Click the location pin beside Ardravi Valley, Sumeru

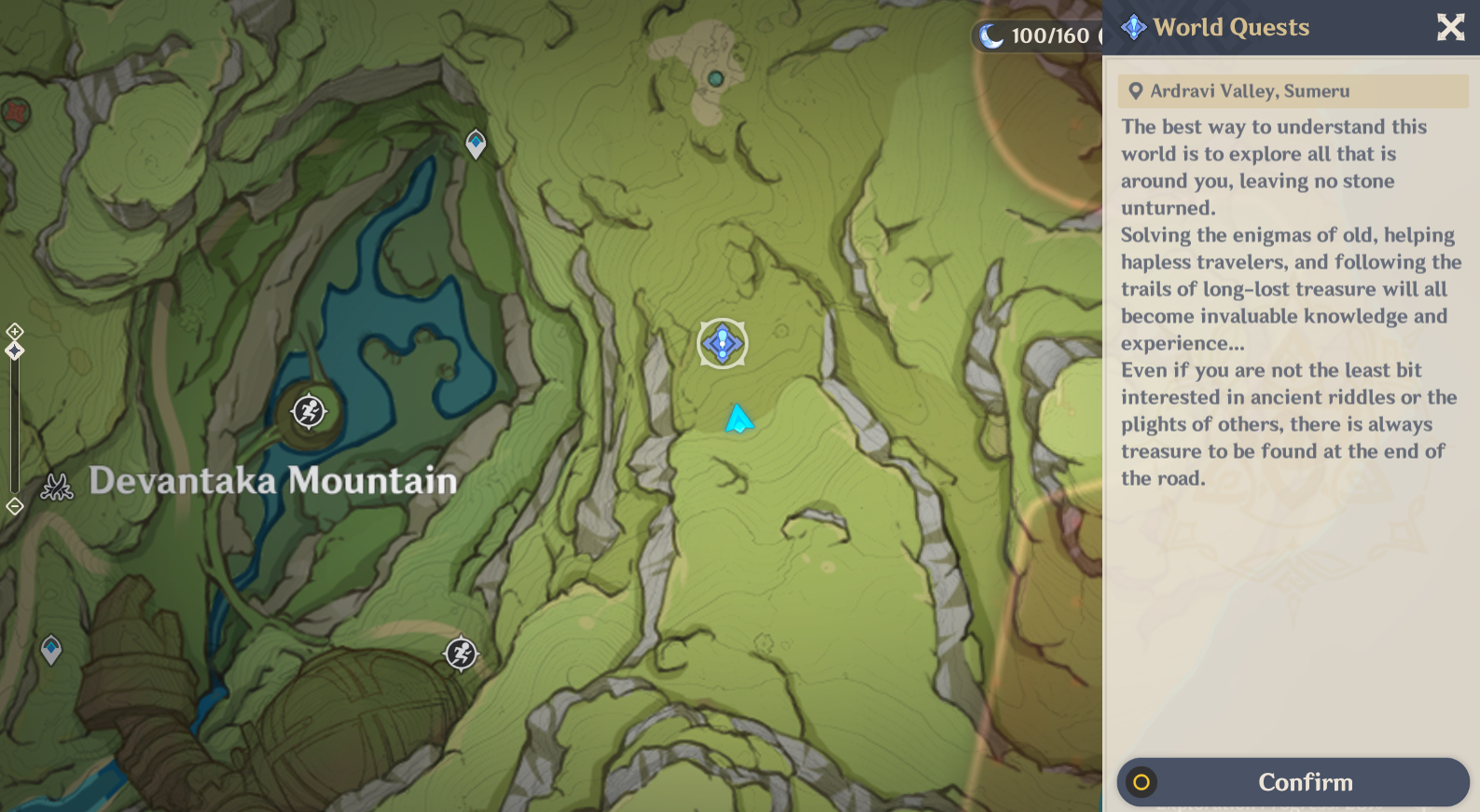click(x=1134, y=90)
